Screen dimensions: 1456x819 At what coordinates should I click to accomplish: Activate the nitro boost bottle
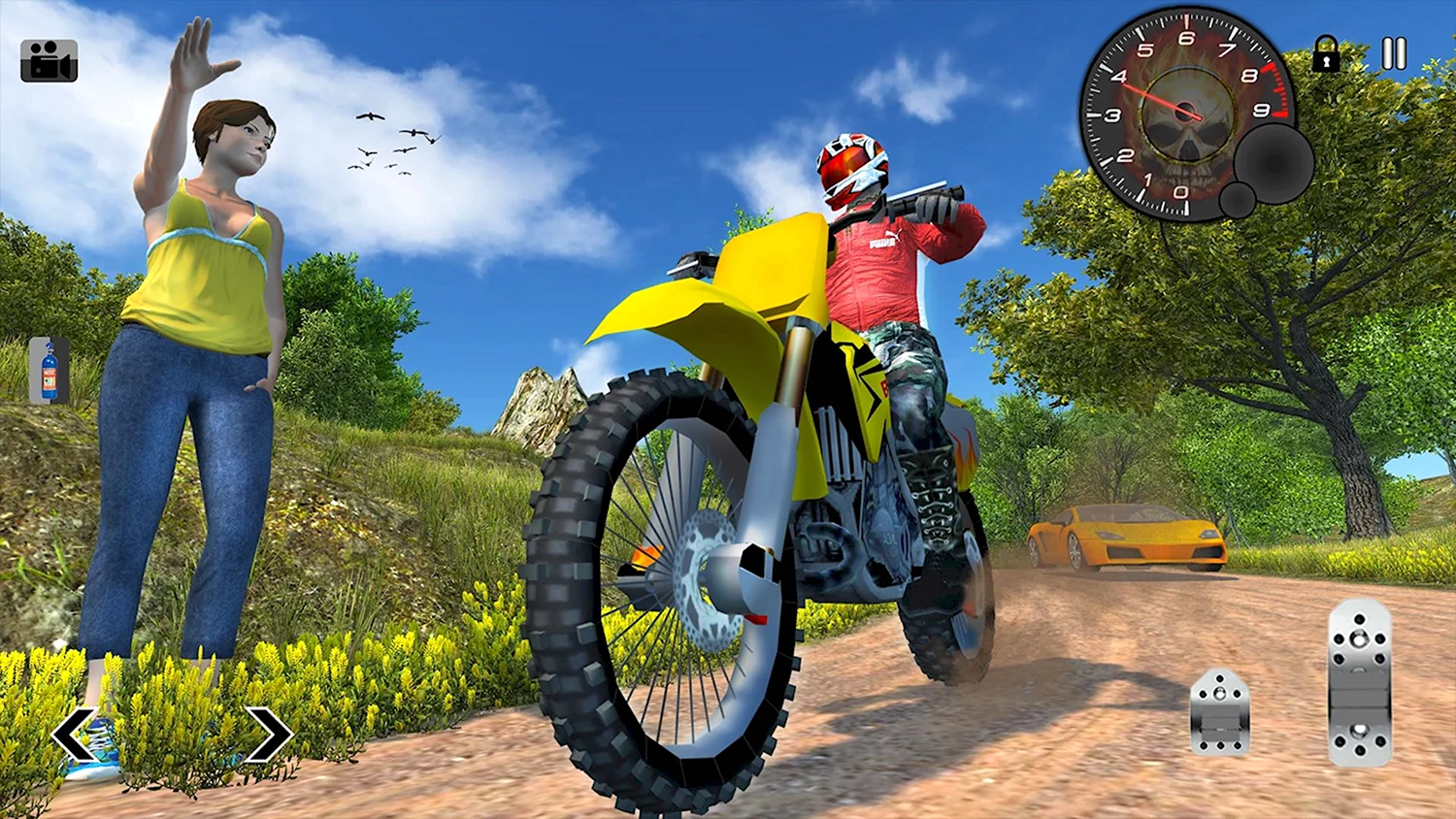49,371
